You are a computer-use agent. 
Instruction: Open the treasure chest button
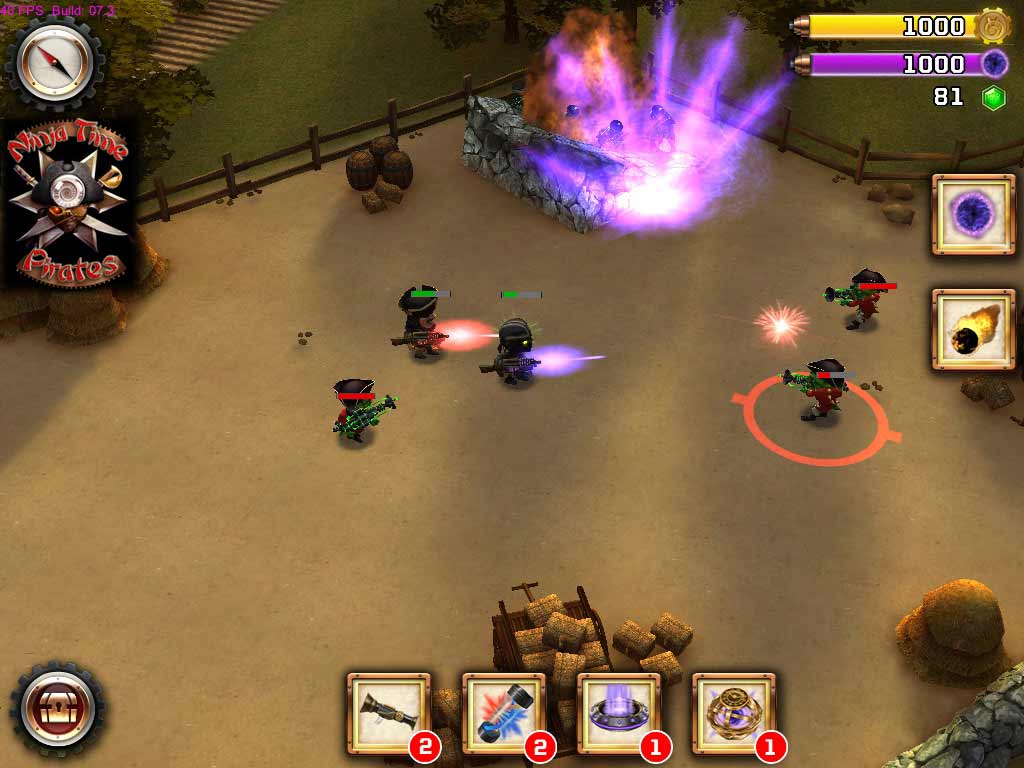pos(57,708)
